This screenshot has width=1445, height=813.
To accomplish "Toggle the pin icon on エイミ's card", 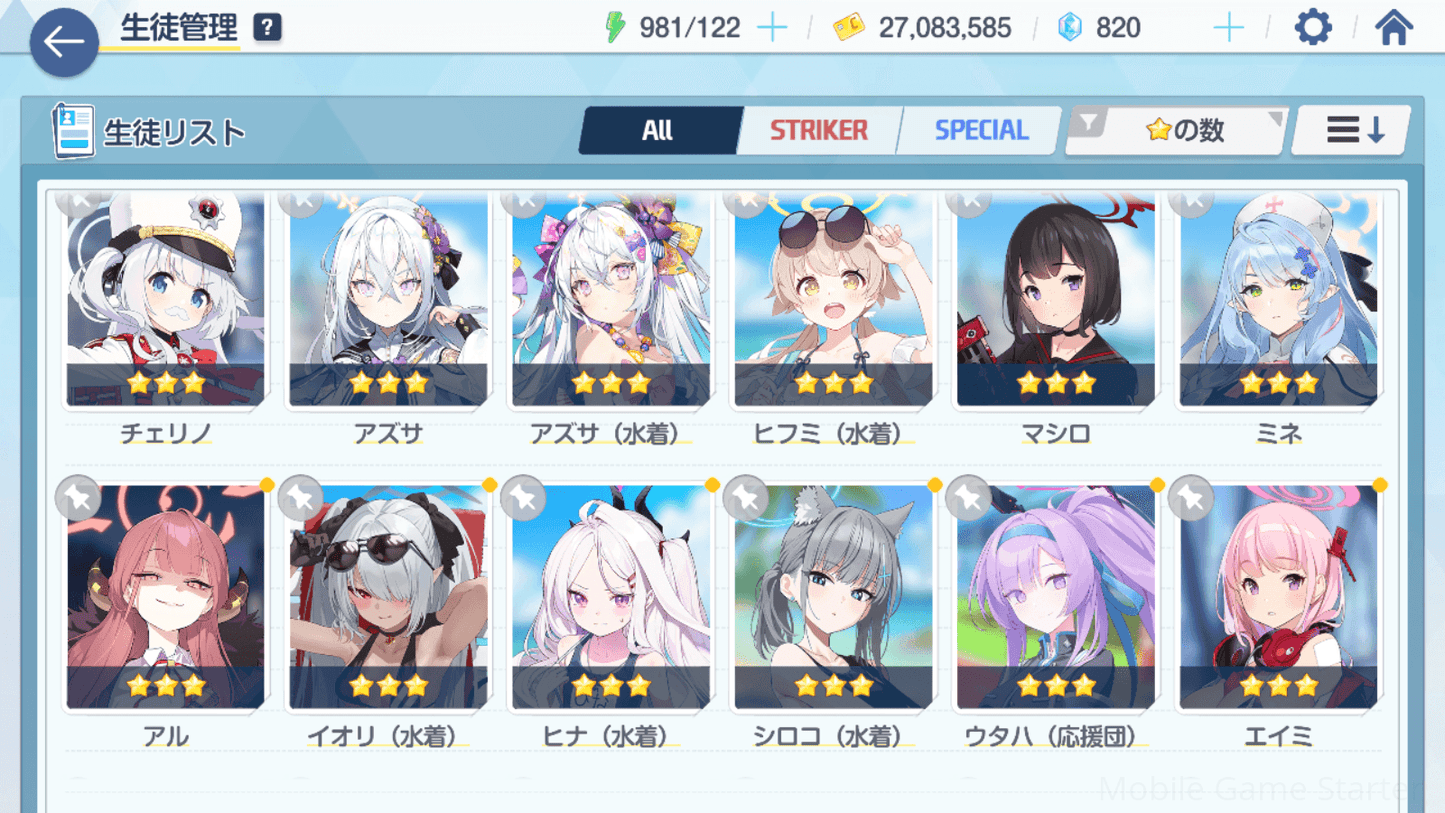I will click(x=1190, y=497).
